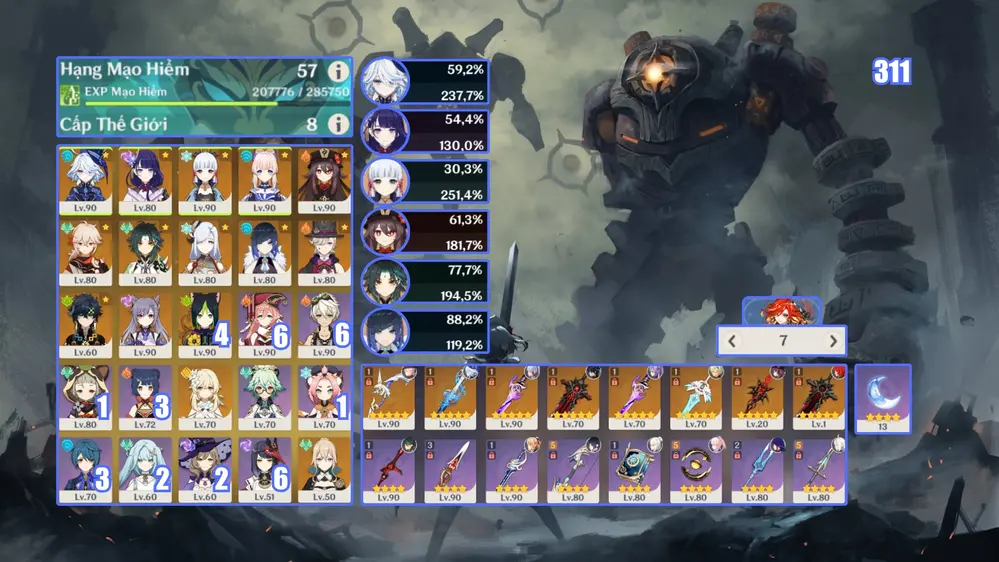Go to the previous number with the left arrow
The width and height of the screenshot is (999, 562).
point(732,341)
